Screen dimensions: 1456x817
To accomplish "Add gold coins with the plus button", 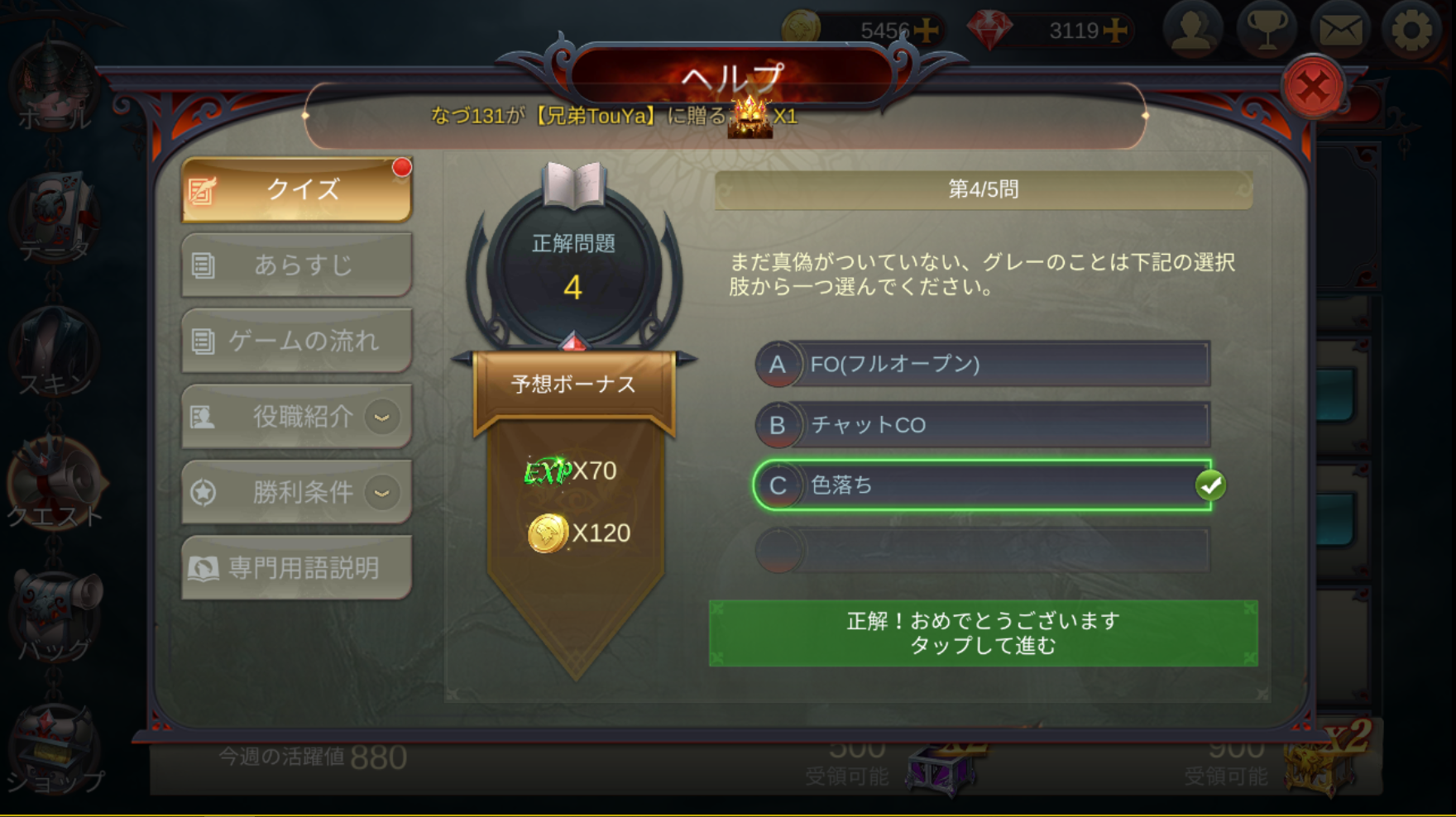I will click(x=927, y=31).
